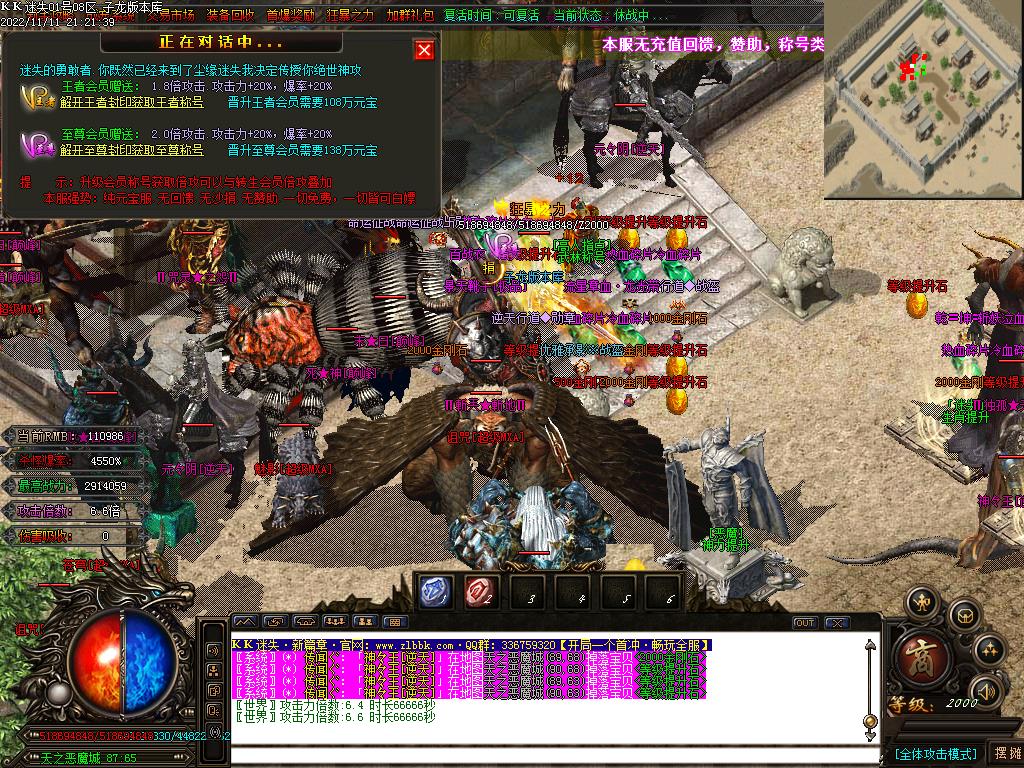This screenshot has height=768, width=1024.
Task: Open the 摆摊 stall button
Action: point(1005,753)
